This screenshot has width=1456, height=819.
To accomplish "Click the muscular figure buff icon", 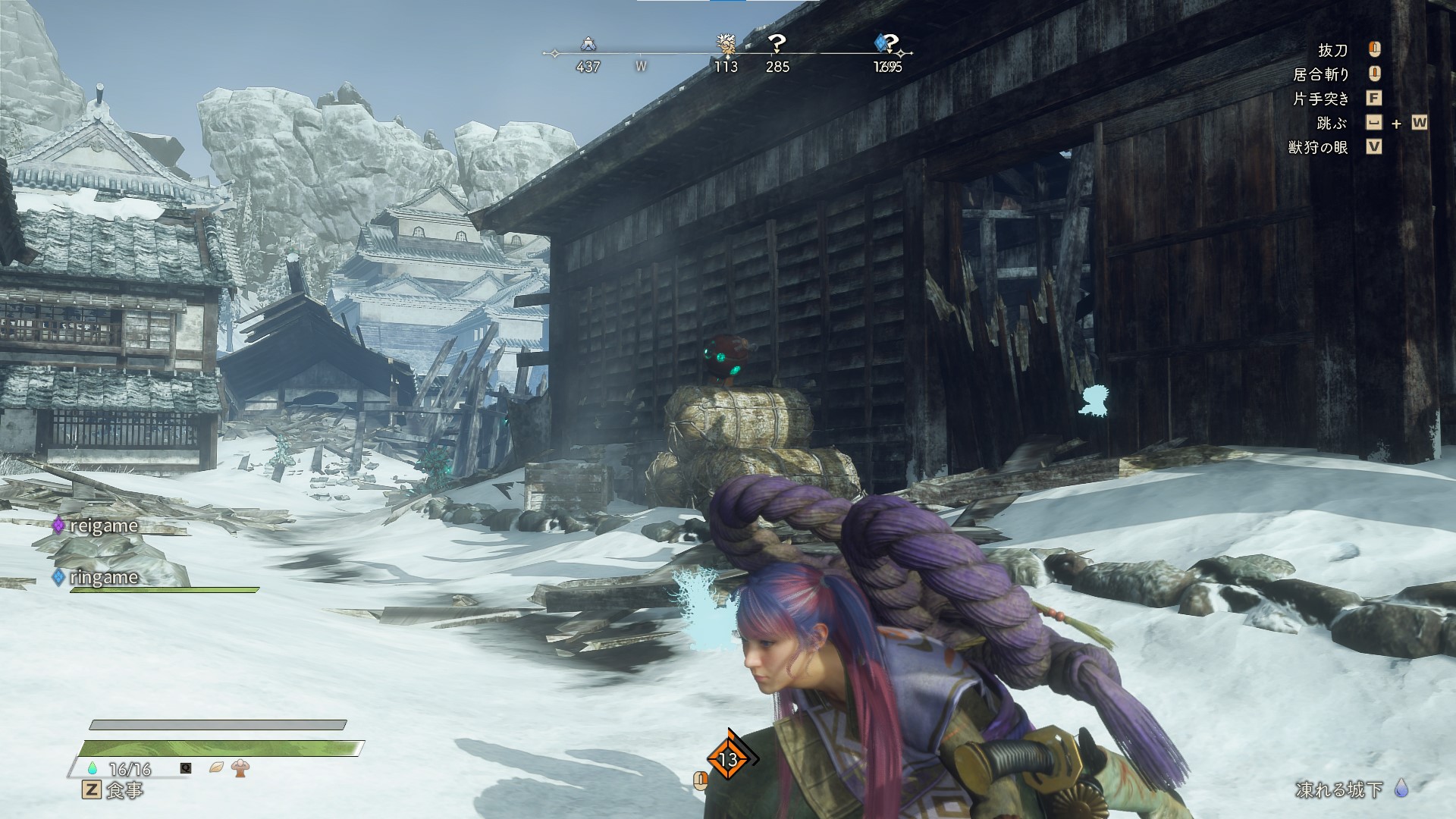I will 241,768.
